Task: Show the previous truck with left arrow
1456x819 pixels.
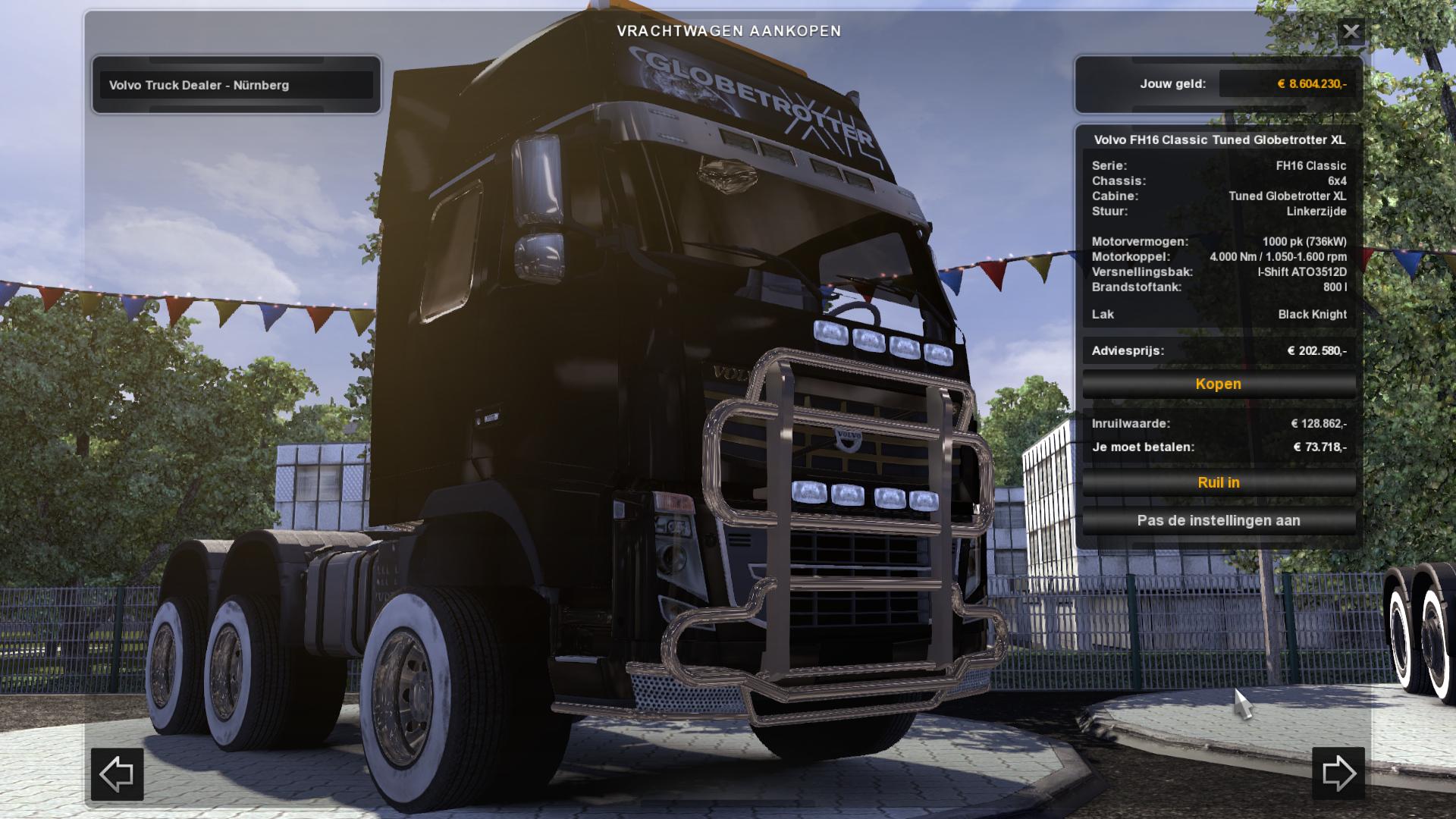Action: click(118, 774)
